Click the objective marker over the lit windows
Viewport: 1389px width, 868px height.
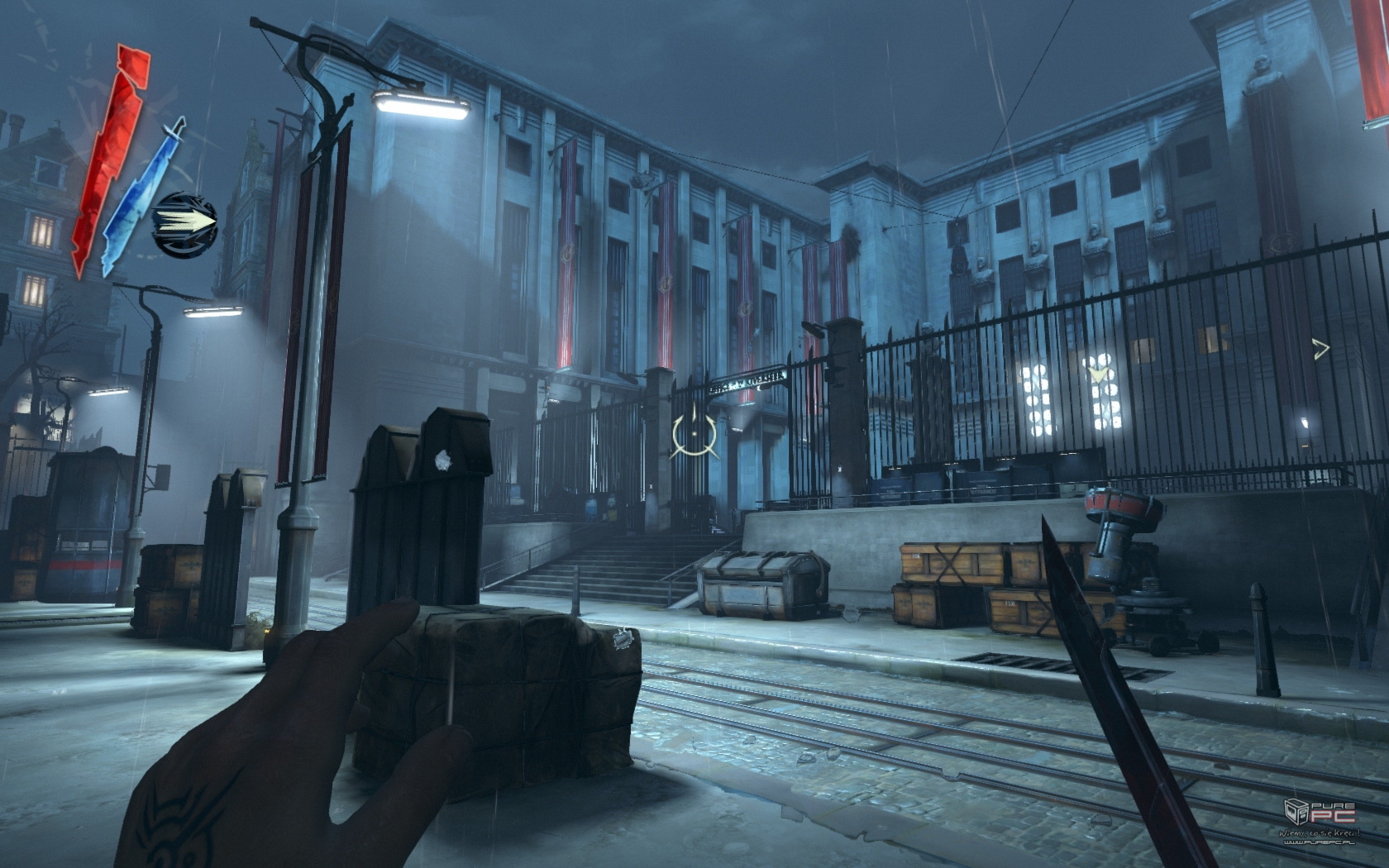1098,374
